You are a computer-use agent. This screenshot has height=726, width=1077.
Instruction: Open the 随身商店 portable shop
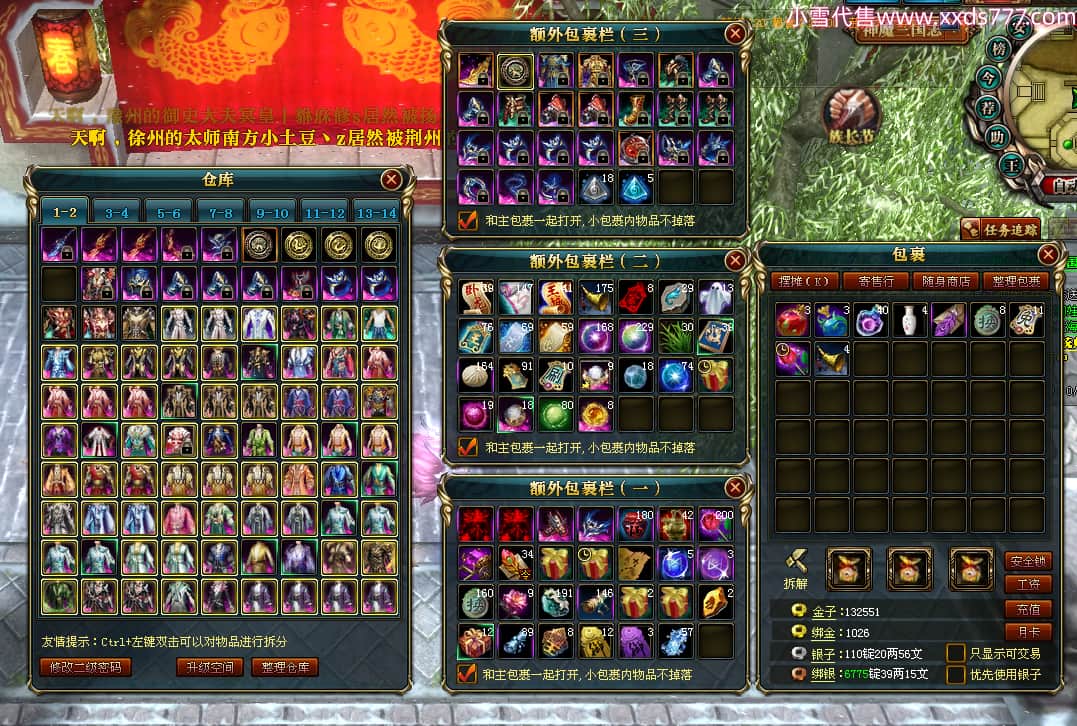pos(945,281)
